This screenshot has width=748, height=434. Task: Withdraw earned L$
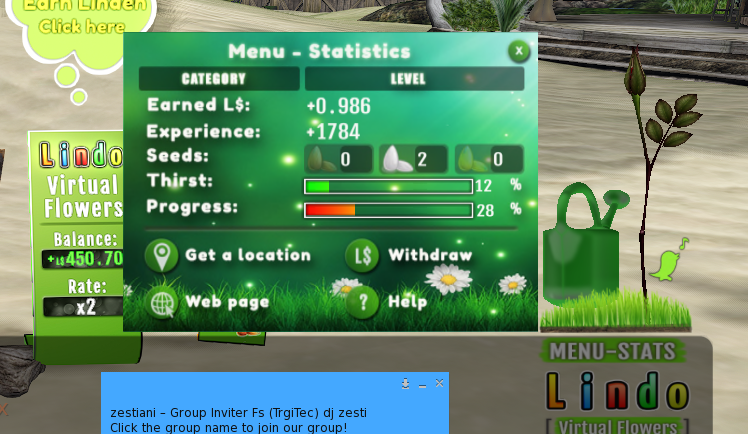[x=410, y=255]
